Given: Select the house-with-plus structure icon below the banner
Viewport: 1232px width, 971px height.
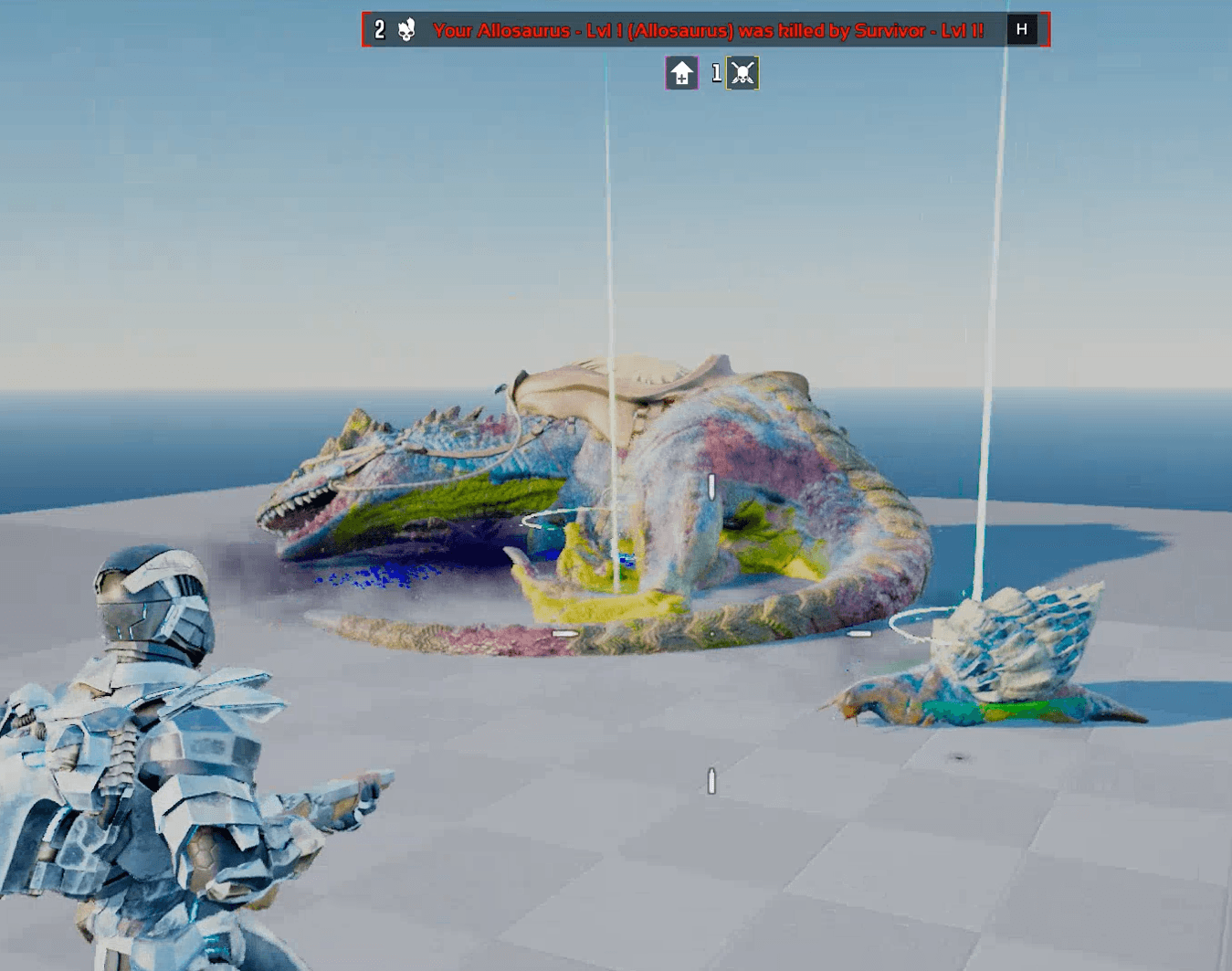Looking at the screenshot, I should 680,71.
